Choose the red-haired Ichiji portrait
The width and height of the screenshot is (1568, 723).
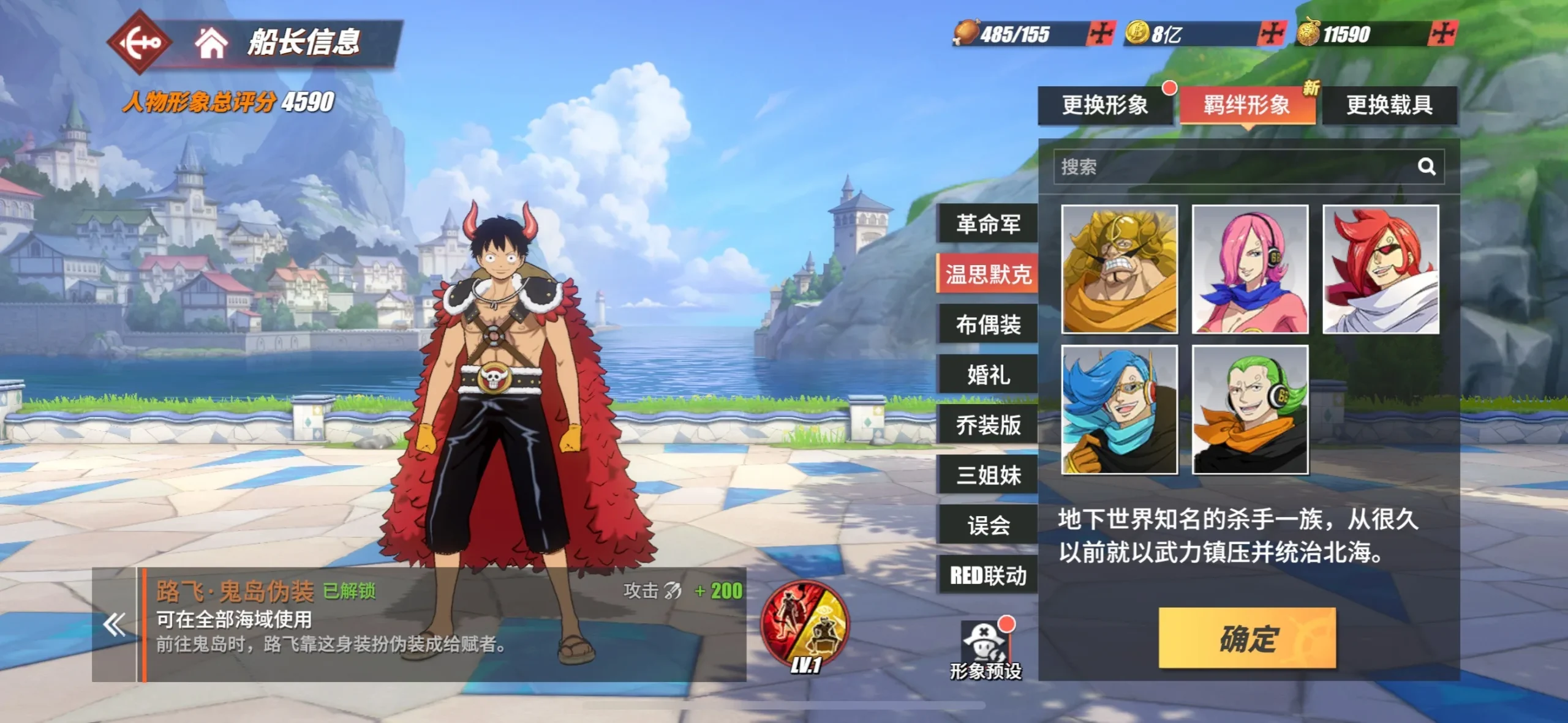tap(1381, 269)
